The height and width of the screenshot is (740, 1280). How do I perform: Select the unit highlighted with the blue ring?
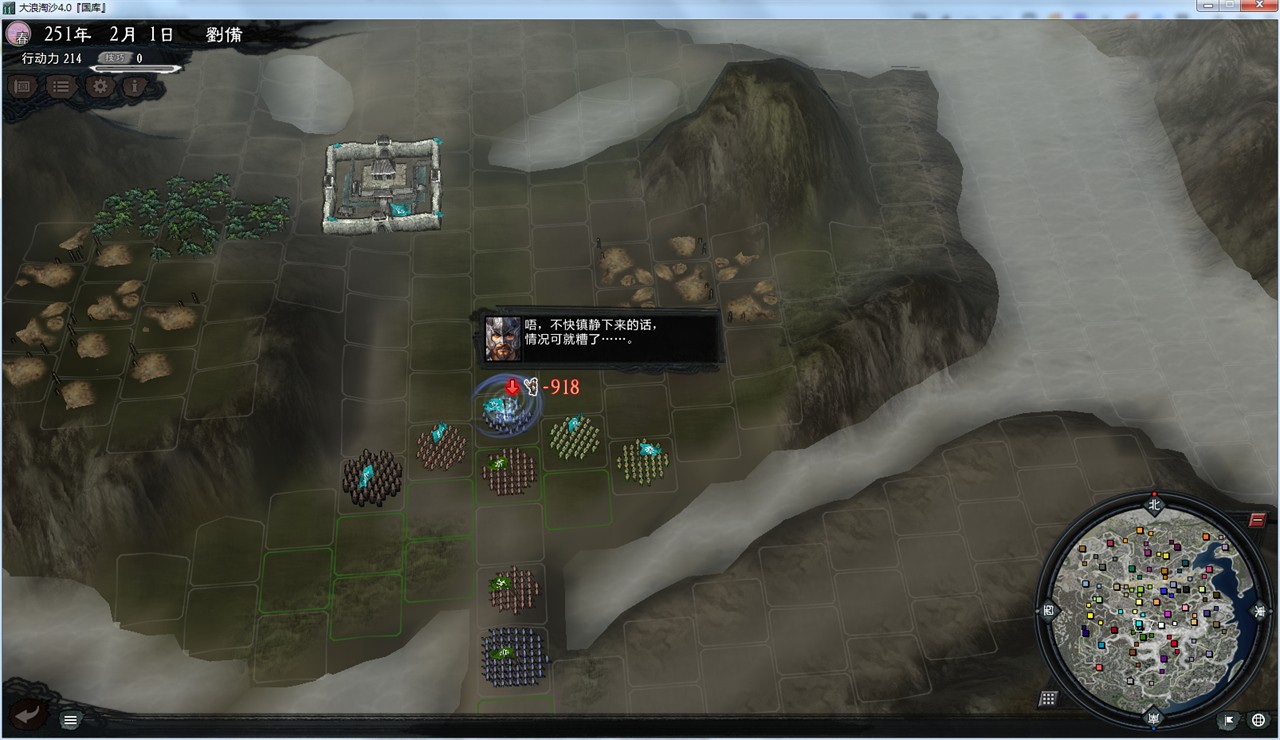(x=501, y=409)
